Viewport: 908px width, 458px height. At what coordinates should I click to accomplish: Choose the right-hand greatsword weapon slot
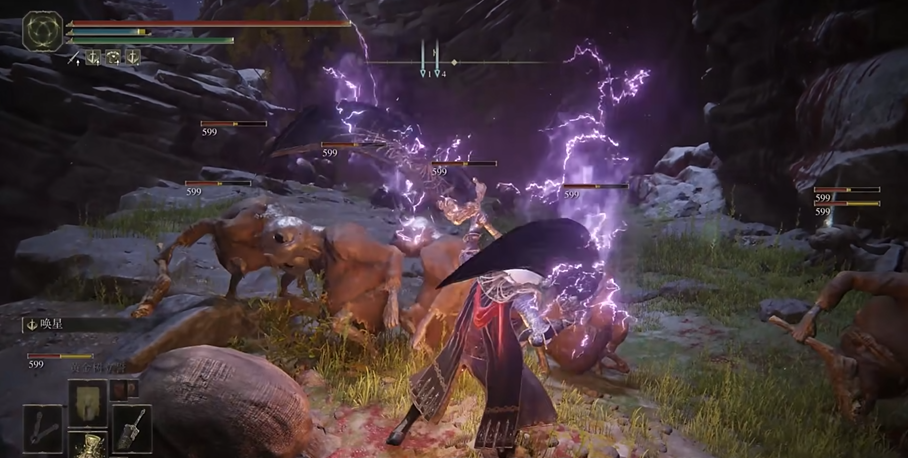(132, 428)
